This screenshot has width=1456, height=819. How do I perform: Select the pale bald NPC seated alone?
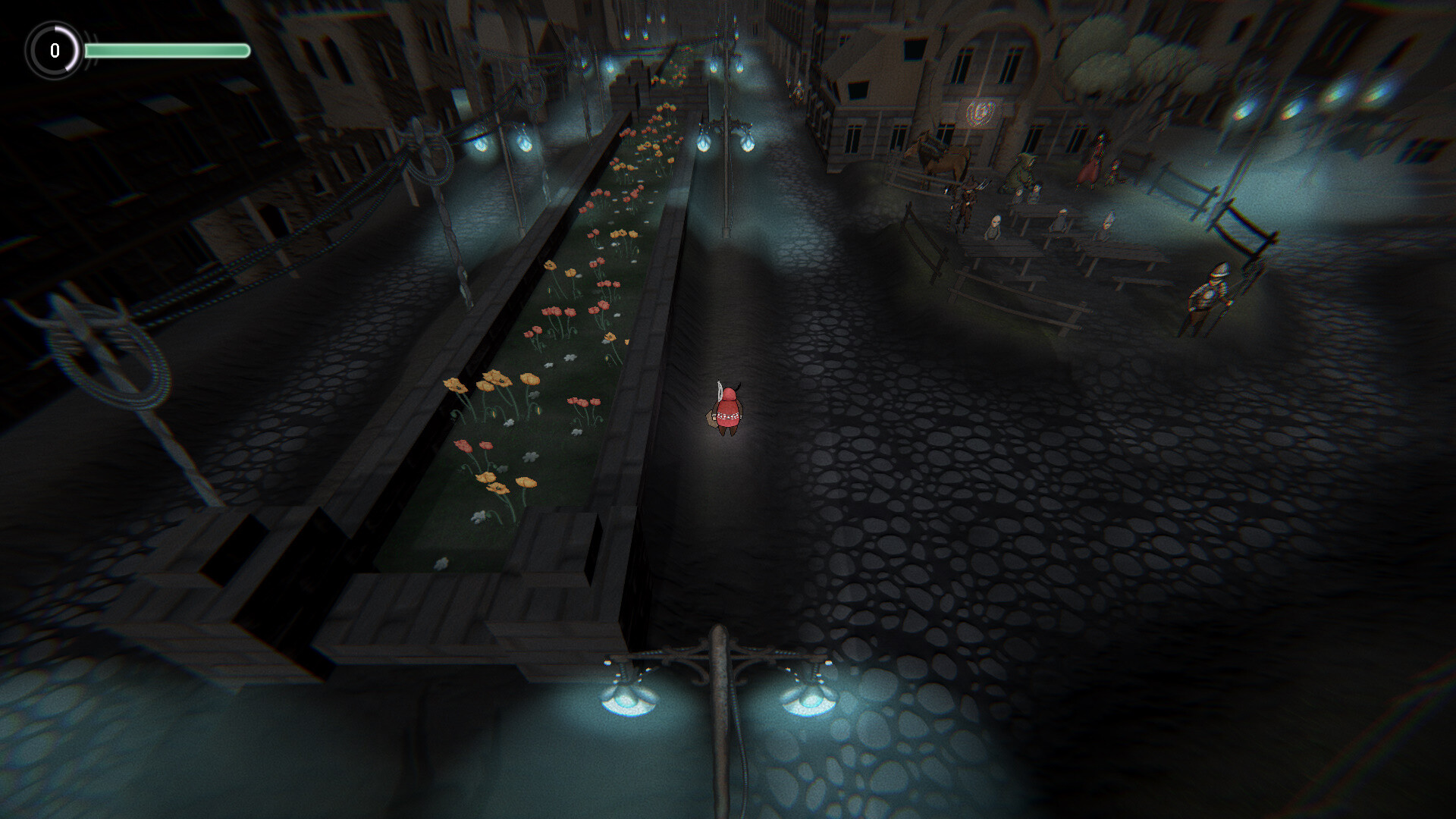[x=994, y=227]
